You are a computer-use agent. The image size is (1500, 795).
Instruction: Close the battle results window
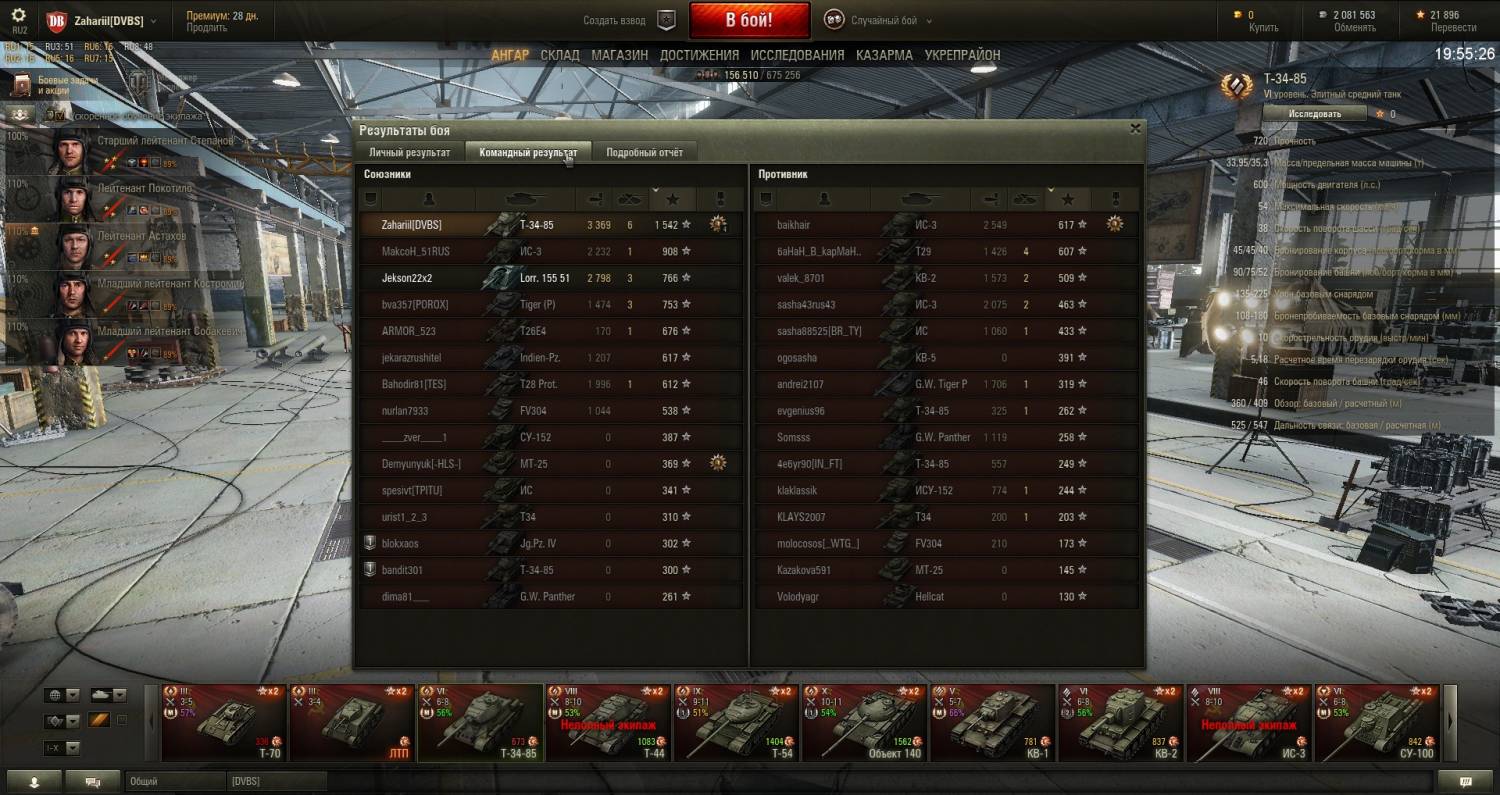pyautogui.click(x=1135, y=128)
